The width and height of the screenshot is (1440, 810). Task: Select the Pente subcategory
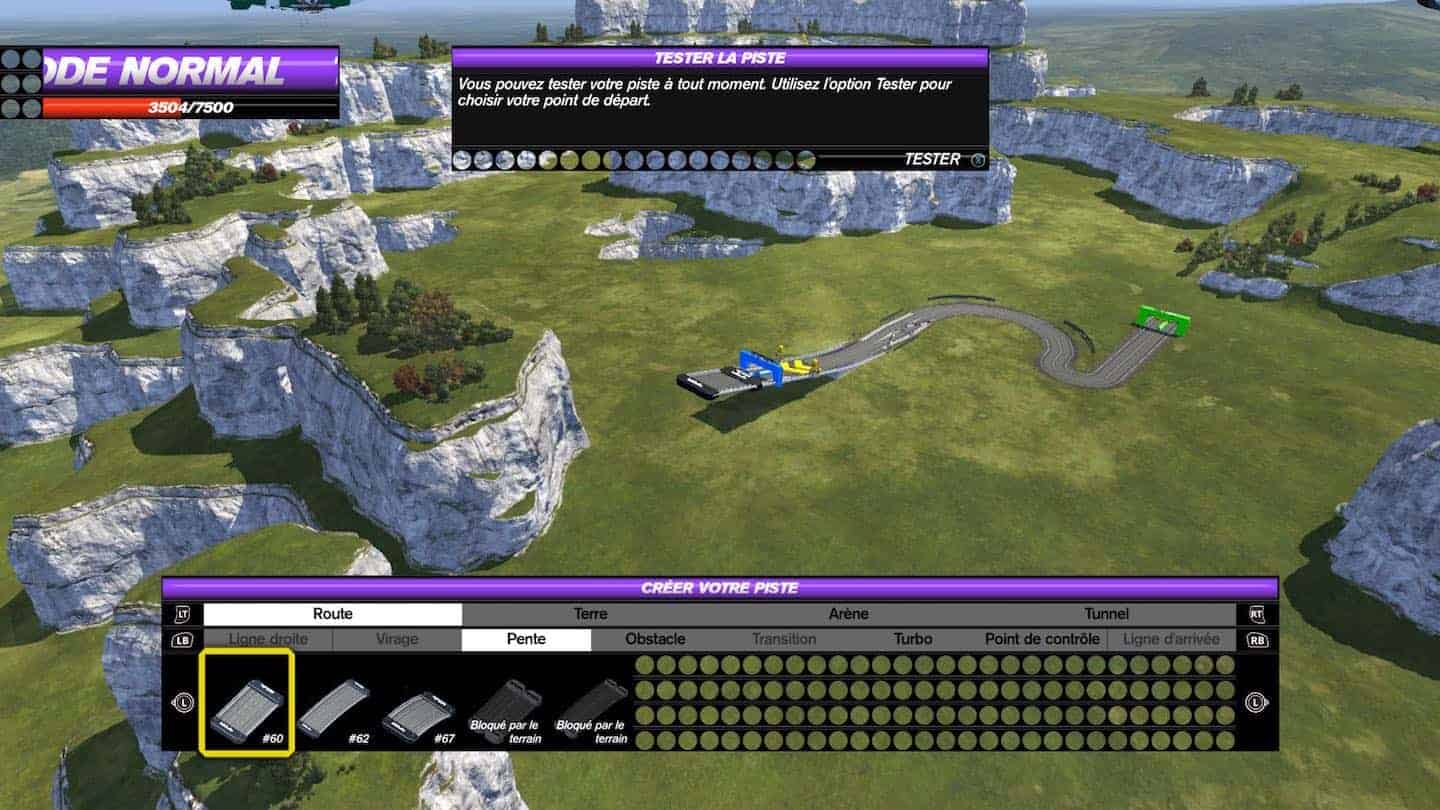tap(526, 639)
